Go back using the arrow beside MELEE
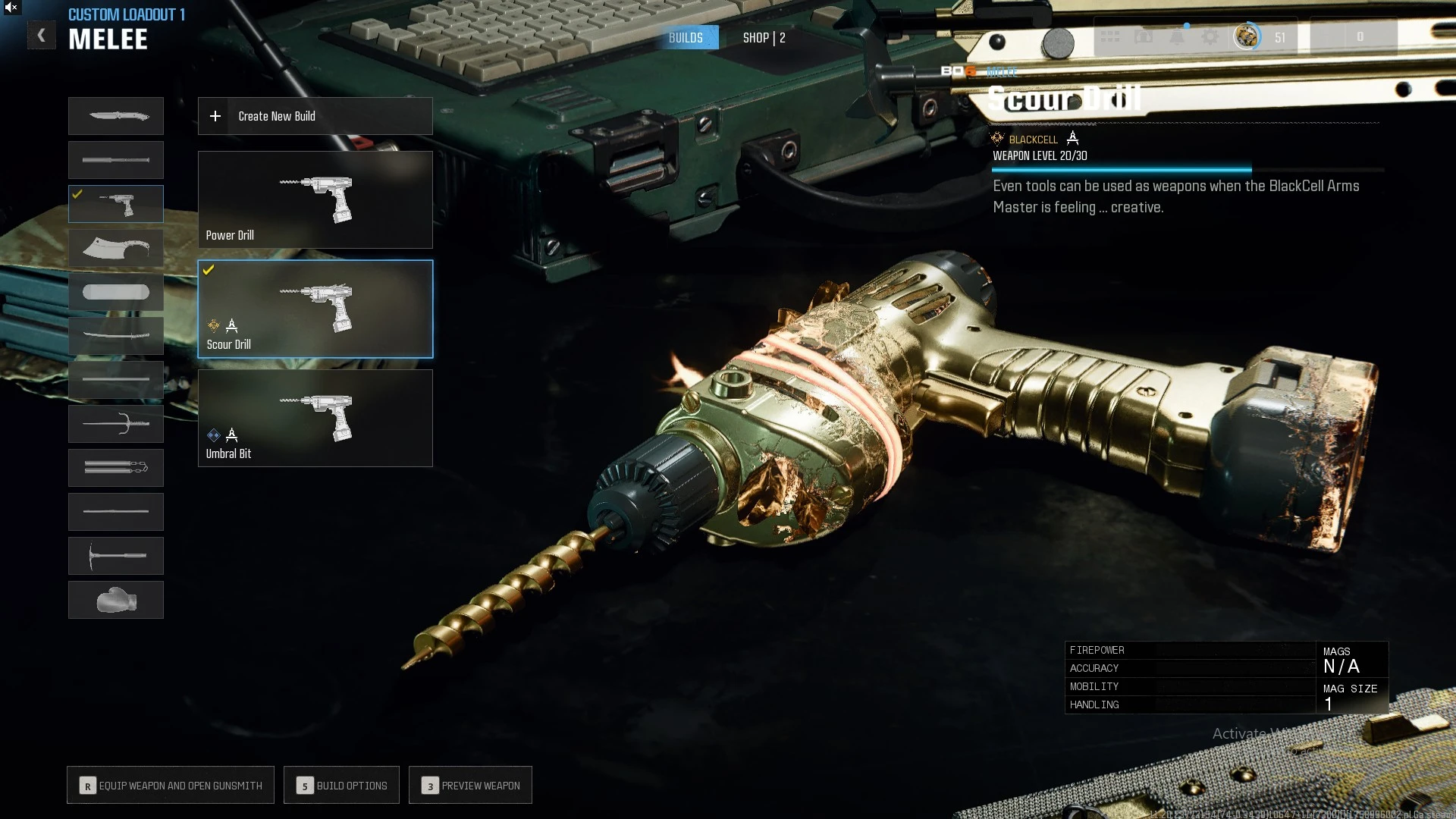1456x819 pixels. (x=42, y=35)
